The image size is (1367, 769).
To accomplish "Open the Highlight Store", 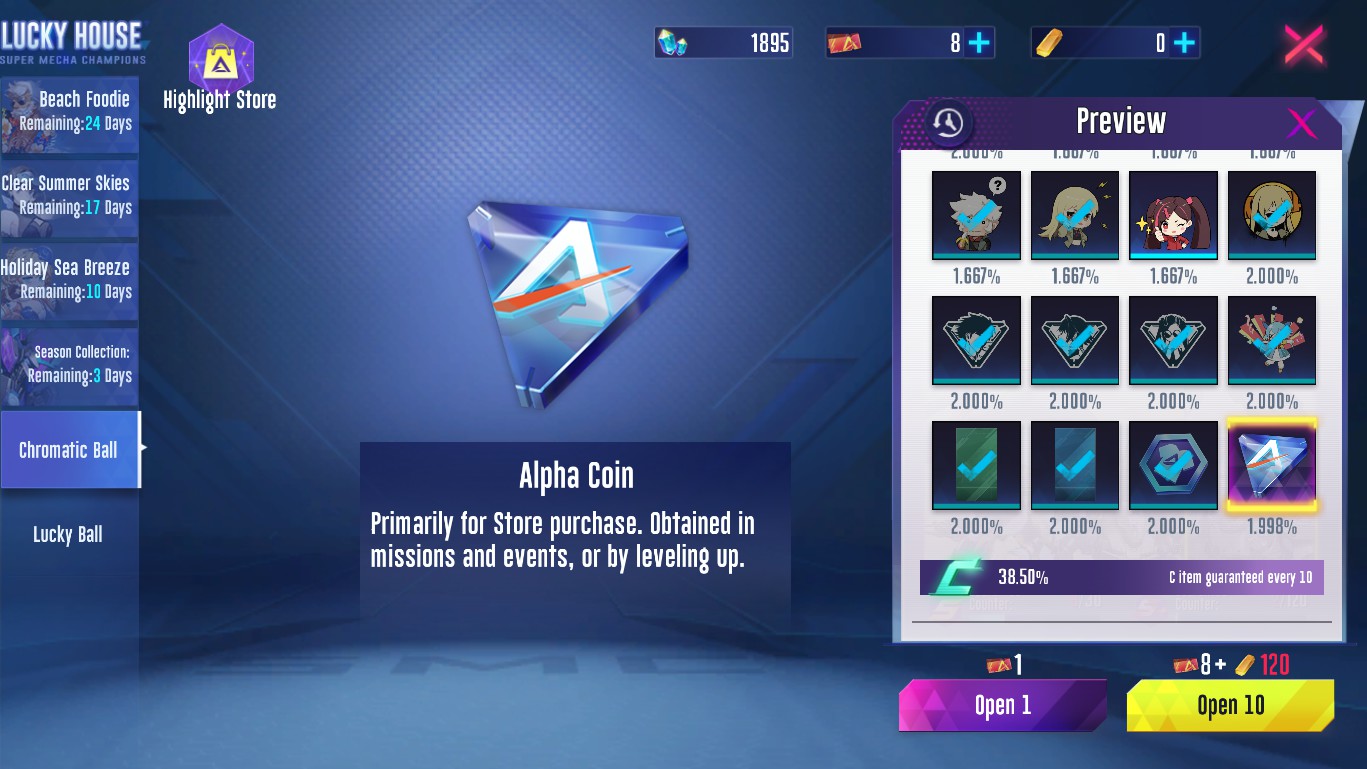I will (x=220, y=68).
